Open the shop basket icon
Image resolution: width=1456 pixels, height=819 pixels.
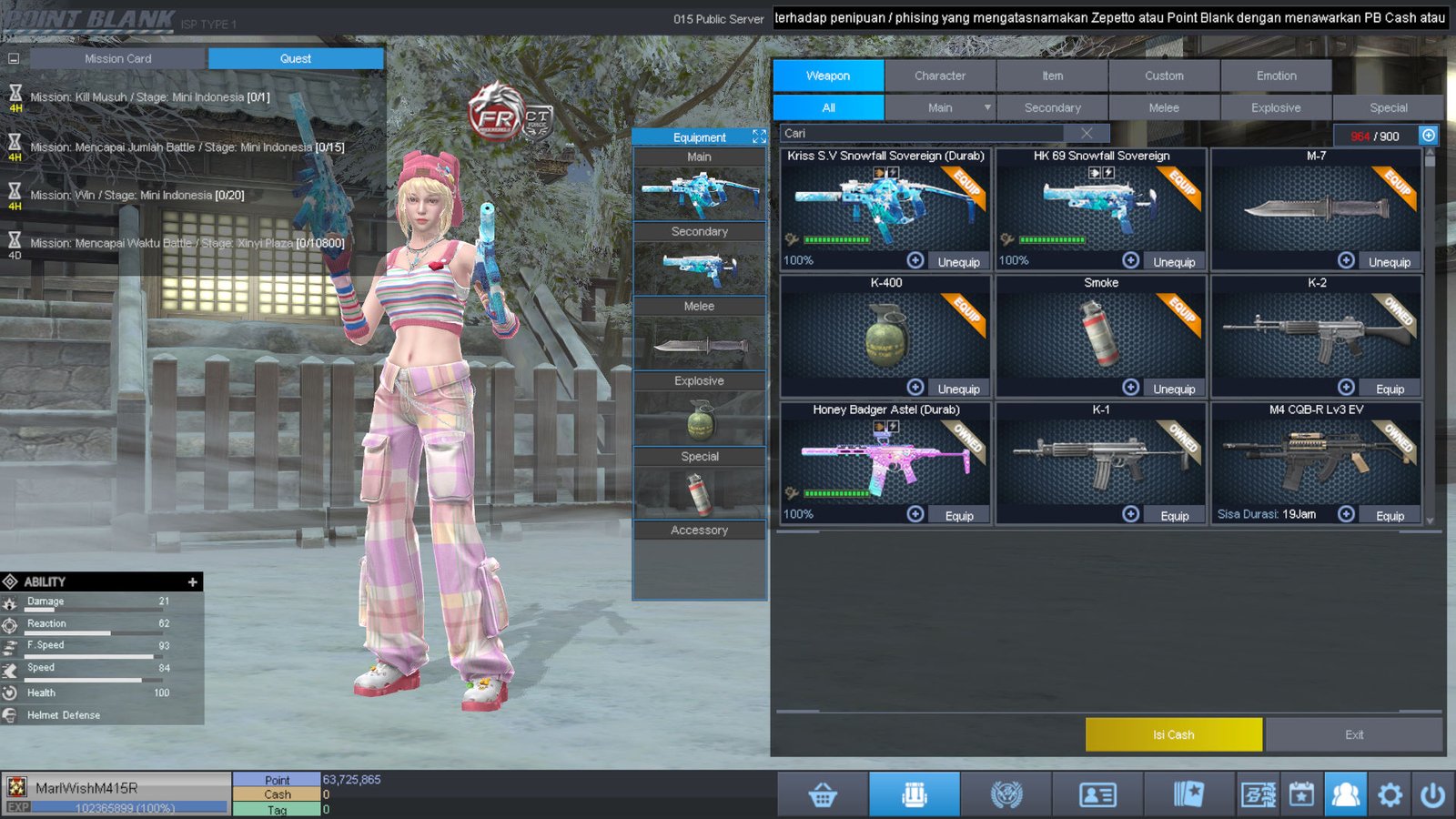(823, 795)
